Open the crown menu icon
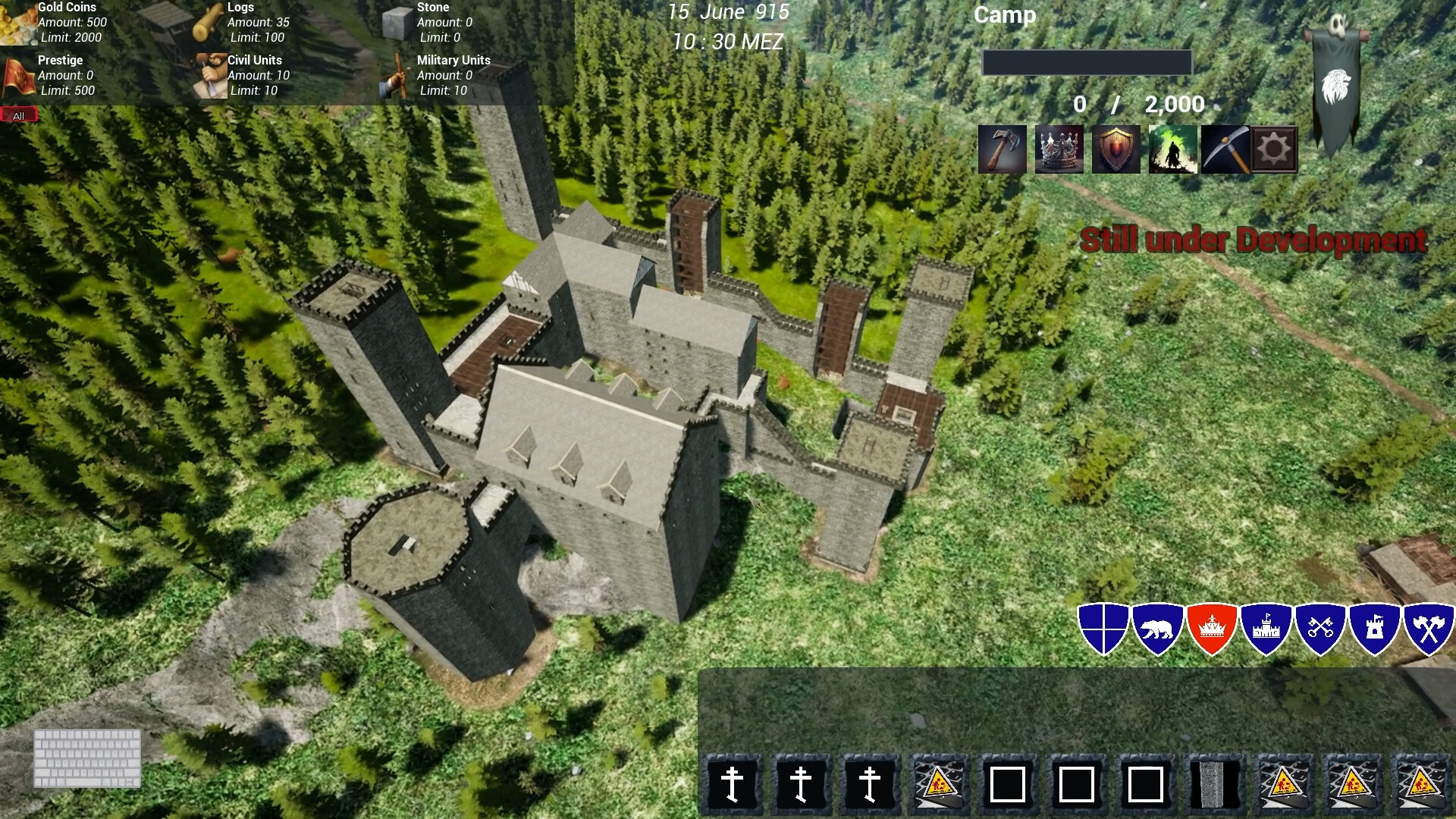Screen dimensions: 1456x819 [x=1059, y=149]
